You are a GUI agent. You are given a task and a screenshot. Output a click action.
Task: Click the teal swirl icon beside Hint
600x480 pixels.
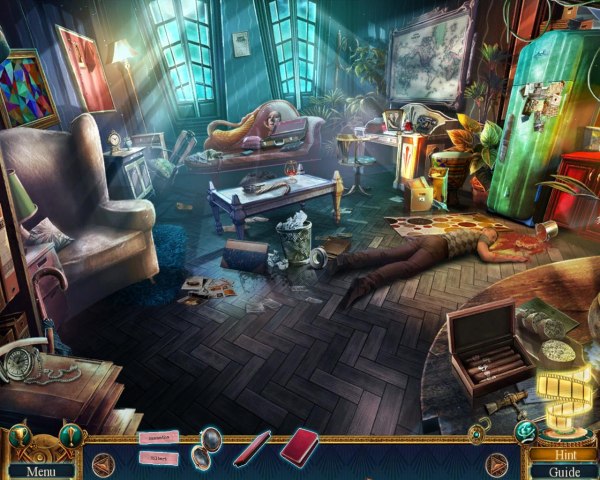[525, 429]
